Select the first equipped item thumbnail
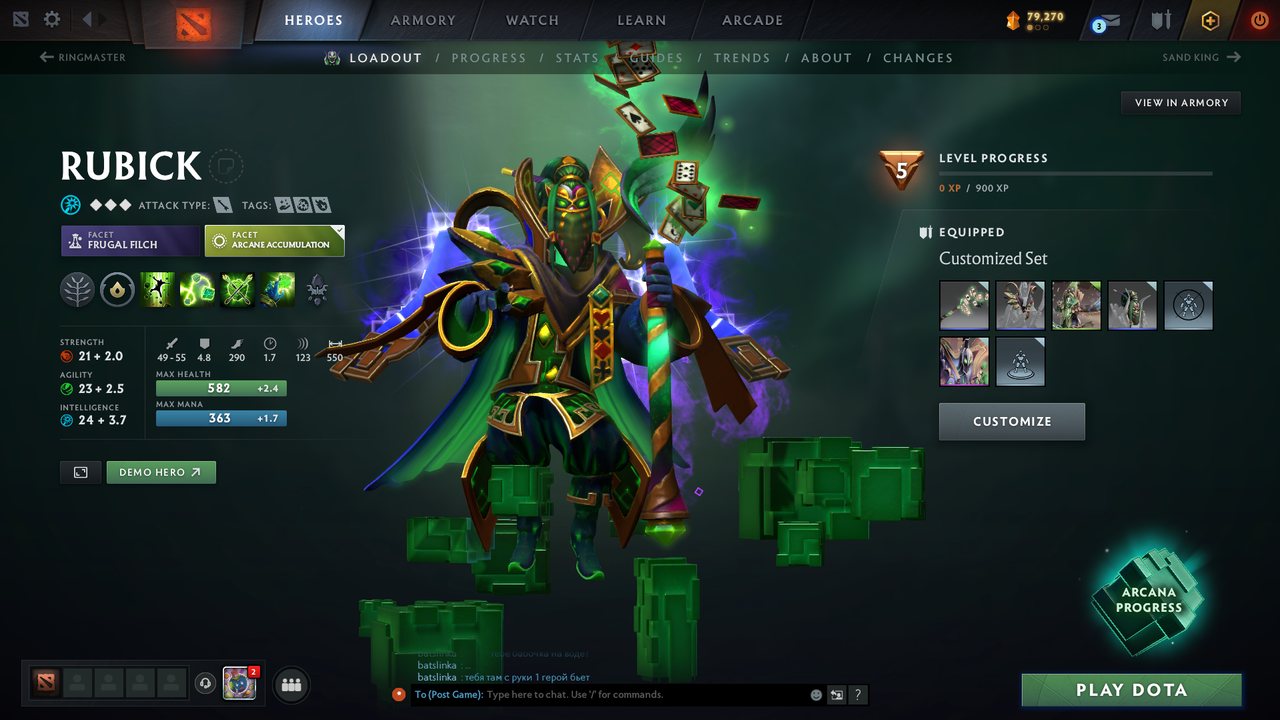The width and height of the screenshot is (1280, 720). (x=964, y=305)
